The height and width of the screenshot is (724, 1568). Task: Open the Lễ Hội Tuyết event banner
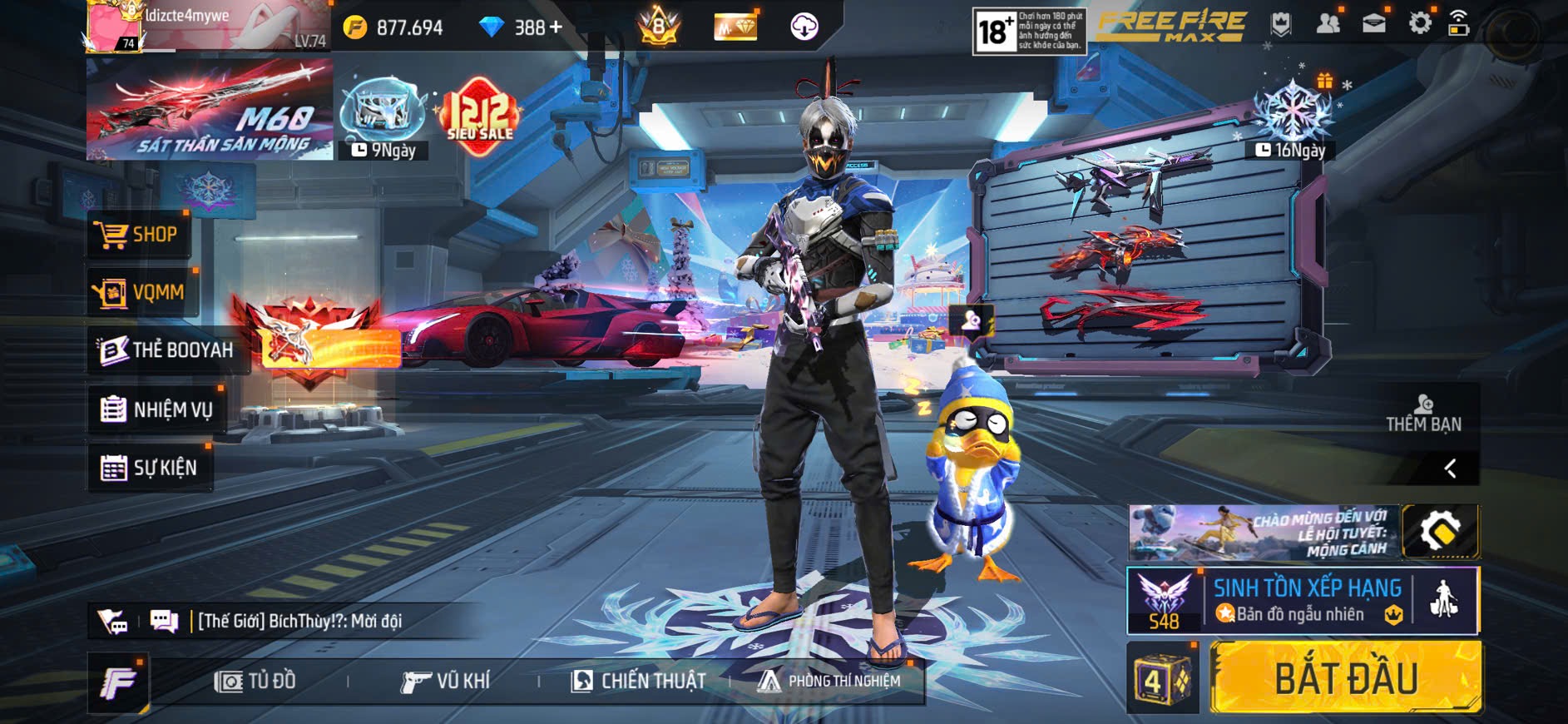[x=1264, y=533]
